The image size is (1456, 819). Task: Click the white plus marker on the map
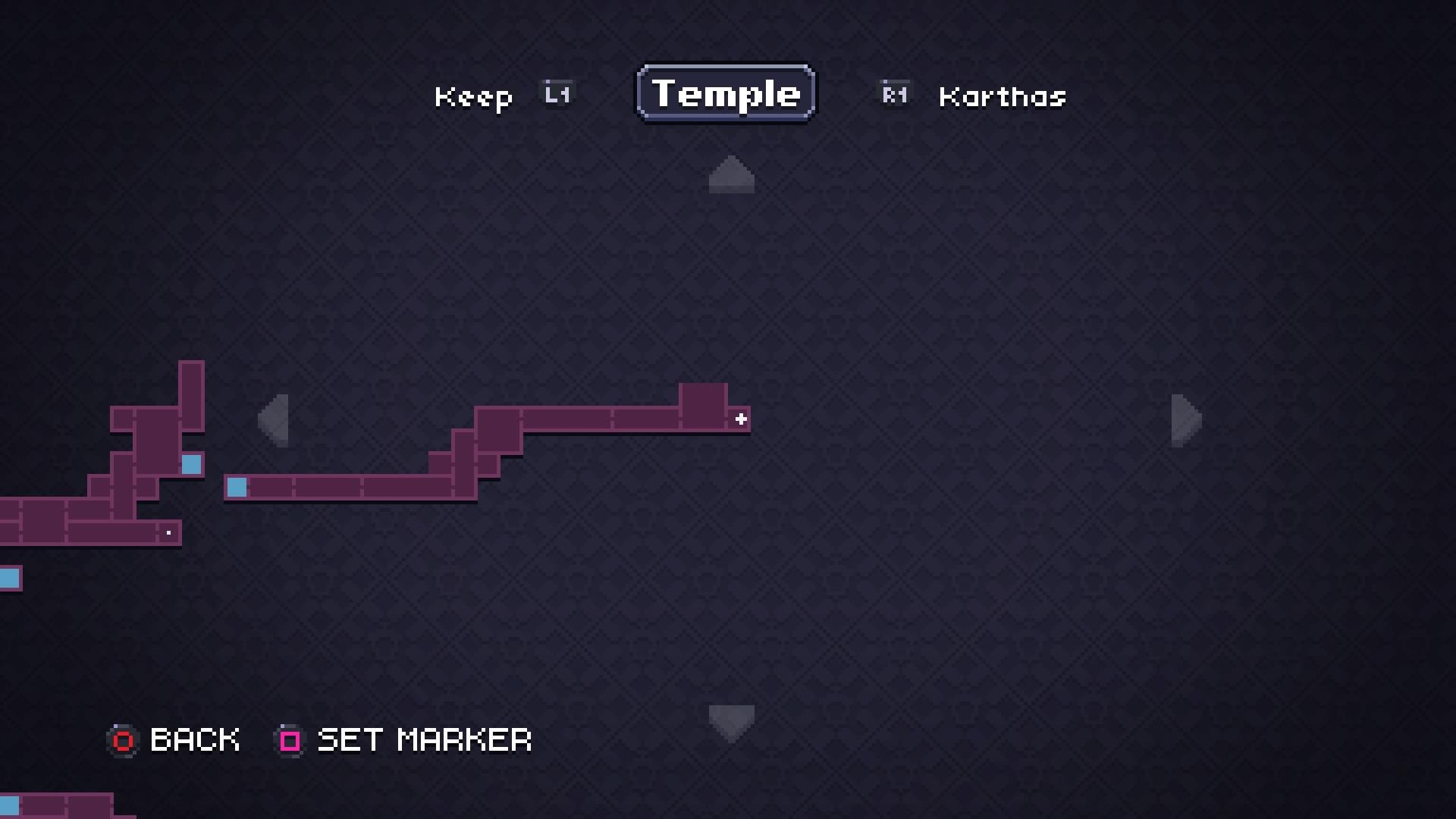click(741, 418)
